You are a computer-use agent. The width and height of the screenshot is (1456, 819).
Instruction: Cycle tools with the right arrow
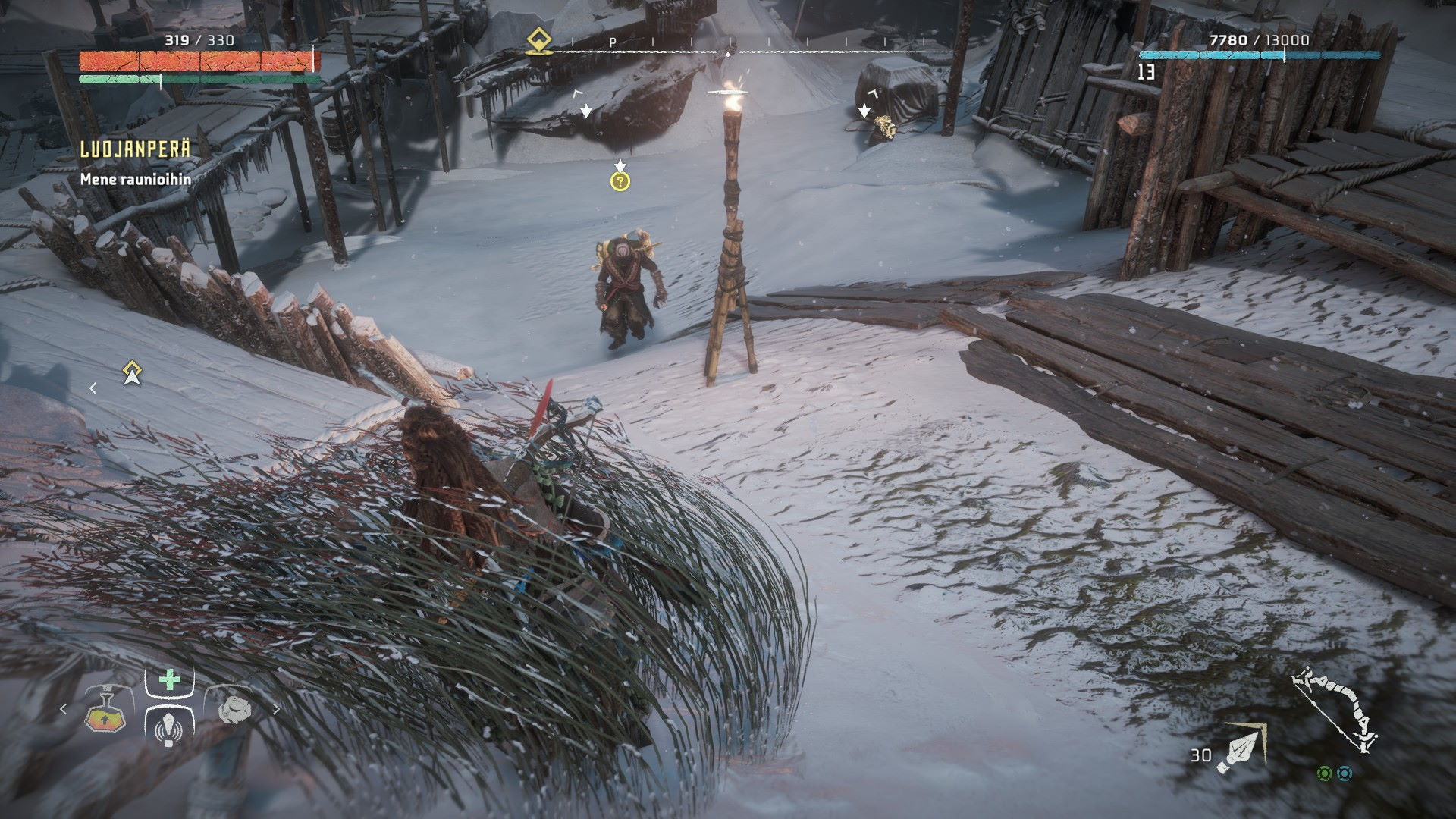coord(276,710)
